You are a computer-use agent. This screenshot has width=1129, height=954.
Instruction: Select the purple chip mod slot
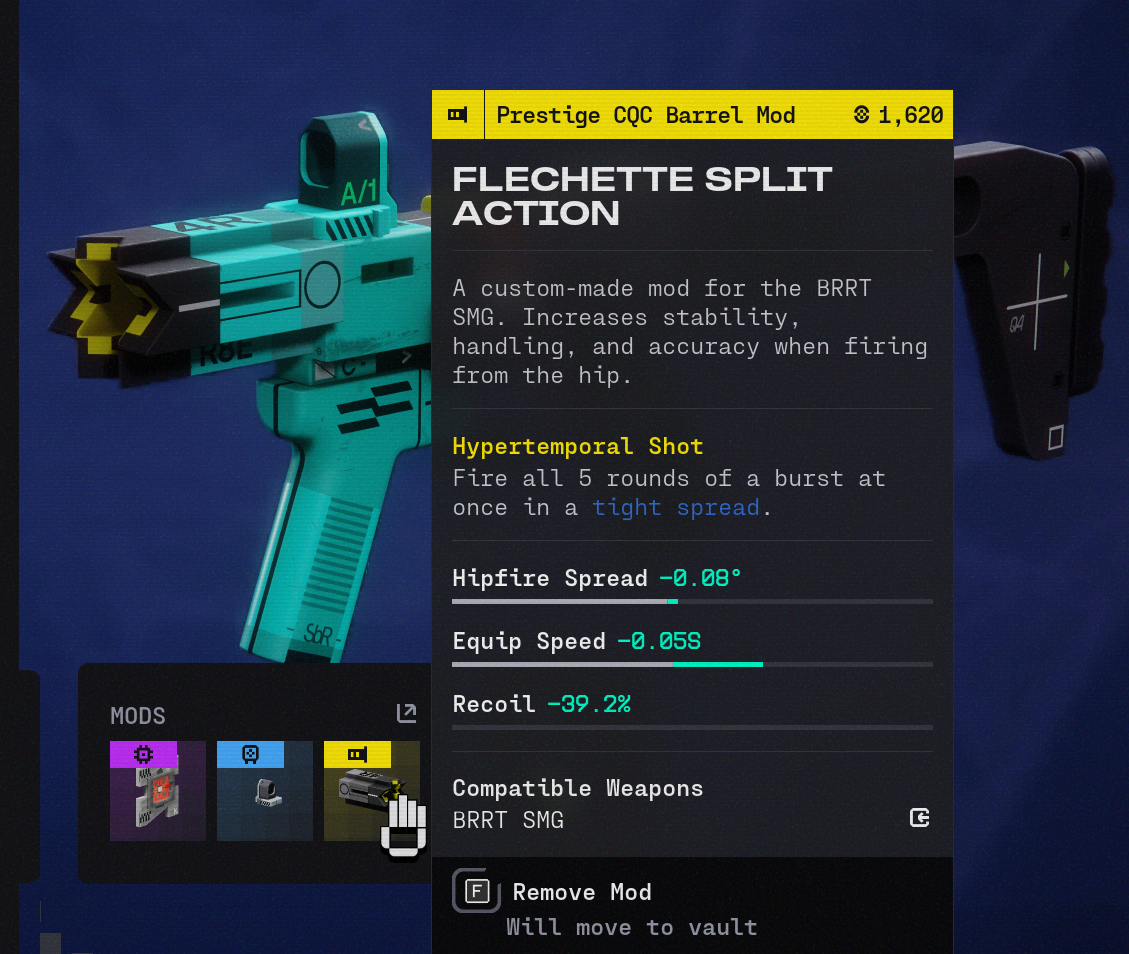point(158,791)
